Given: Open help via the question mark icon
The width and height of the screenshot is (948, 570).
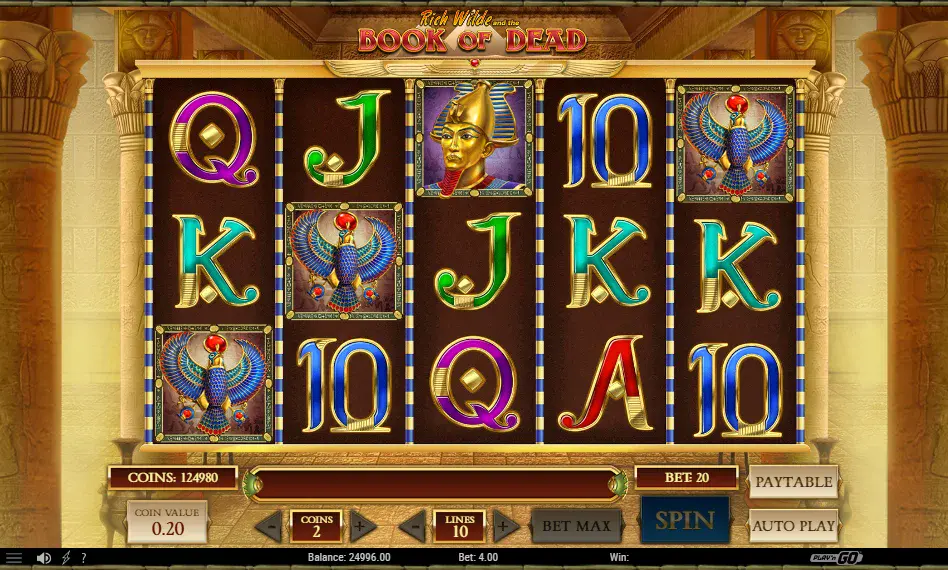Looking at the screenshot, I should point(84,558).
